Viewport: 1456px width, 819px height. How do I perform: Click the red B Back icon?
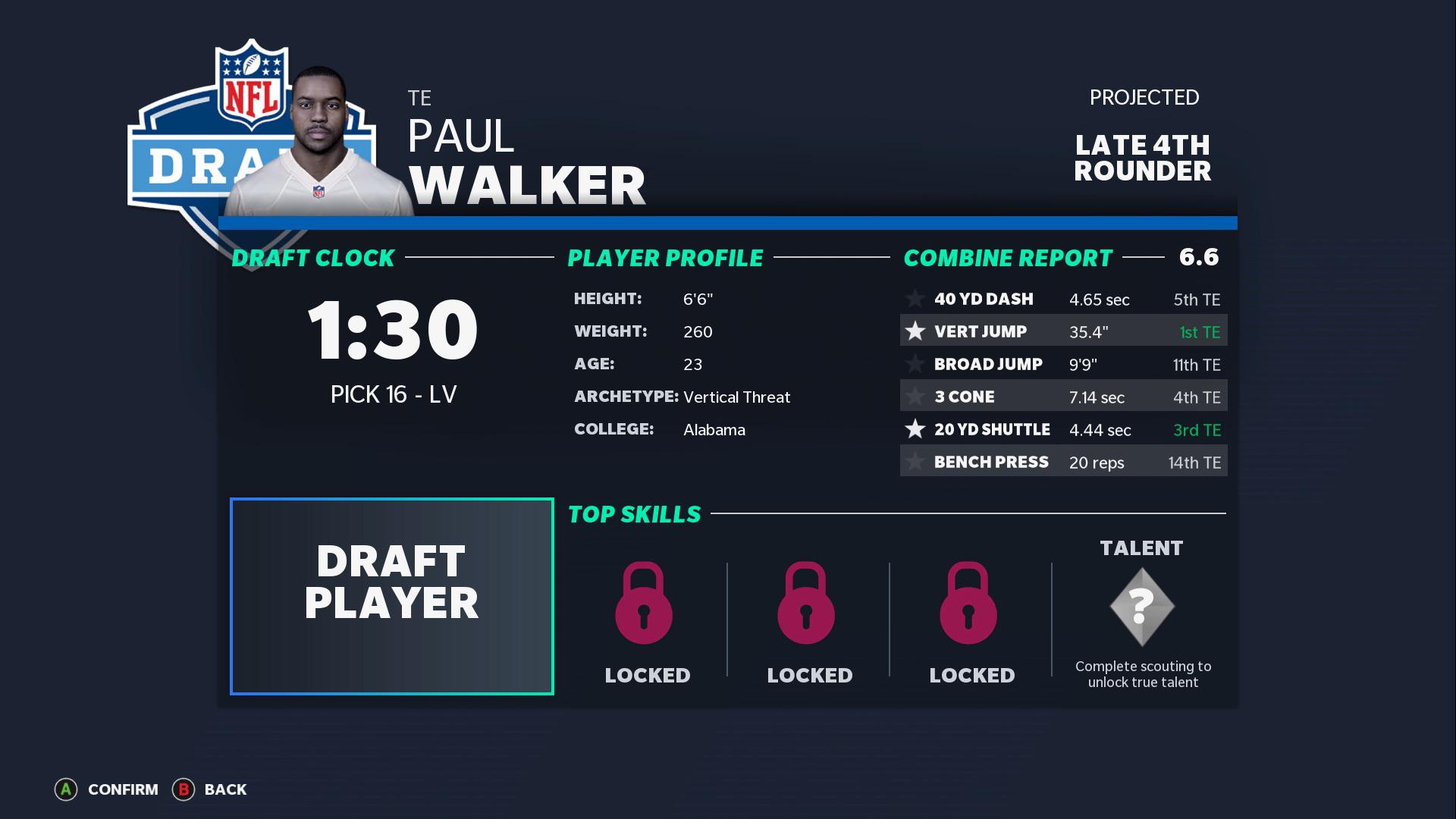click(184, 789)
